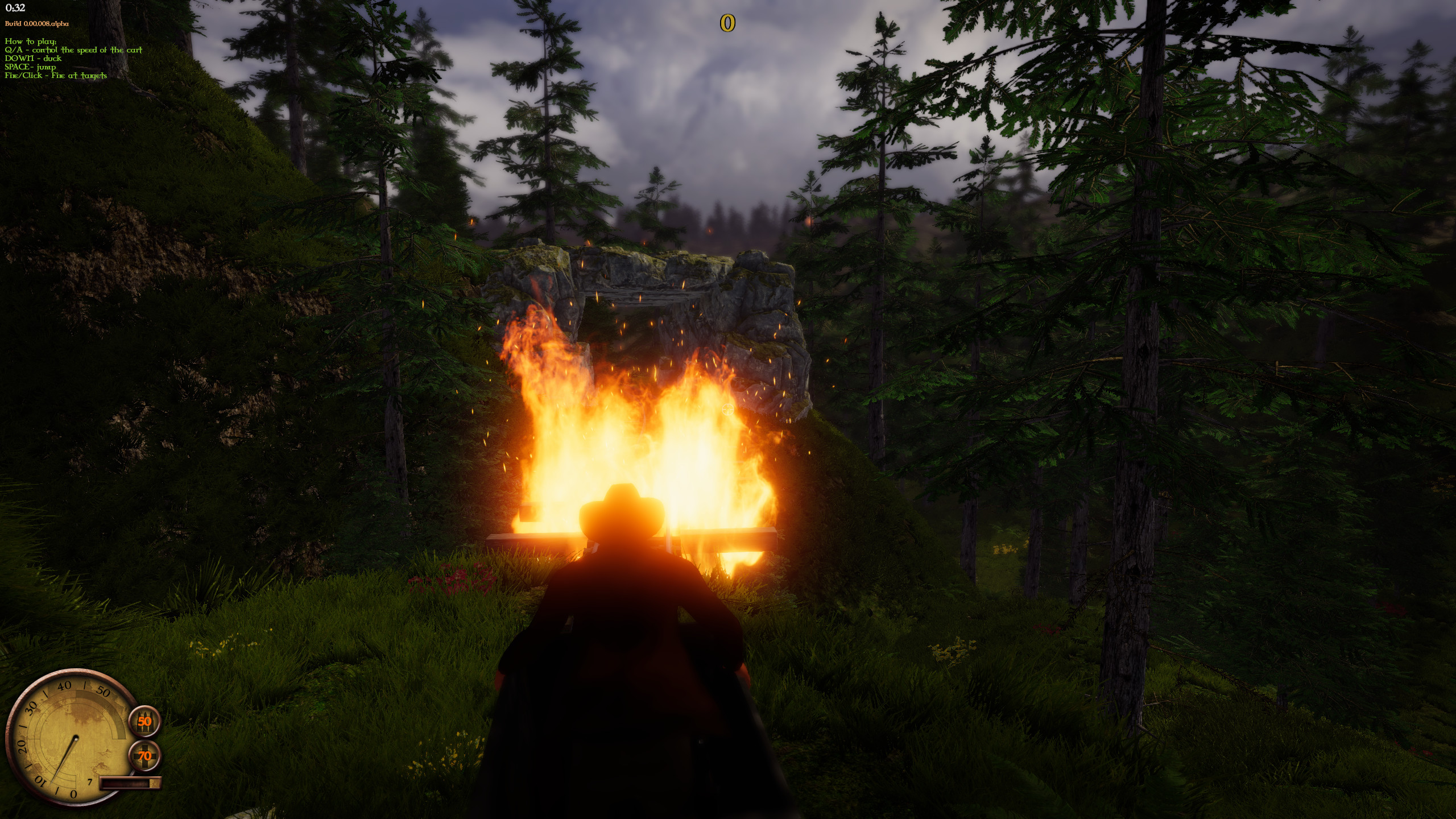Click the speedometer dial's 0 marking

point(73,795)
